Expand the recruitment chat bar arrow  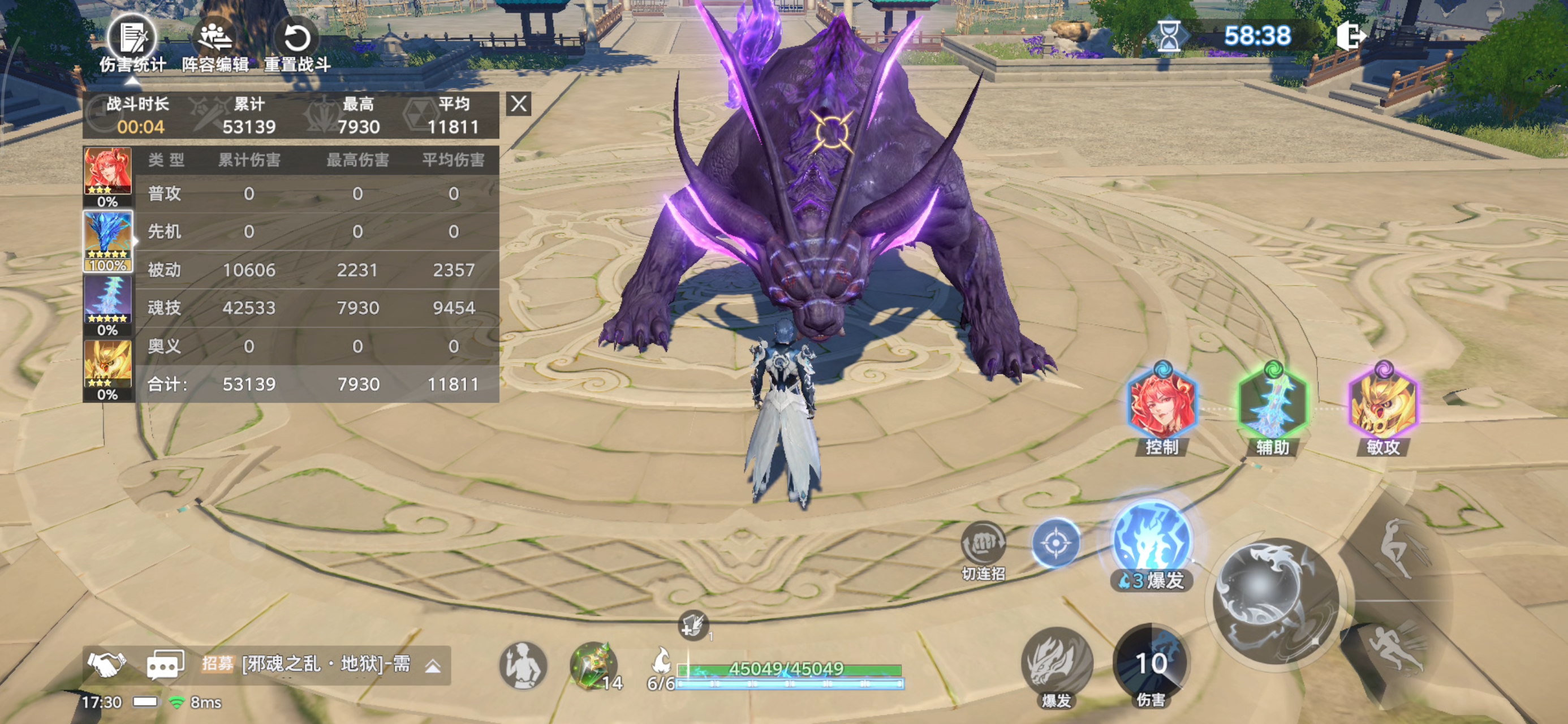(x=433, y=667)
